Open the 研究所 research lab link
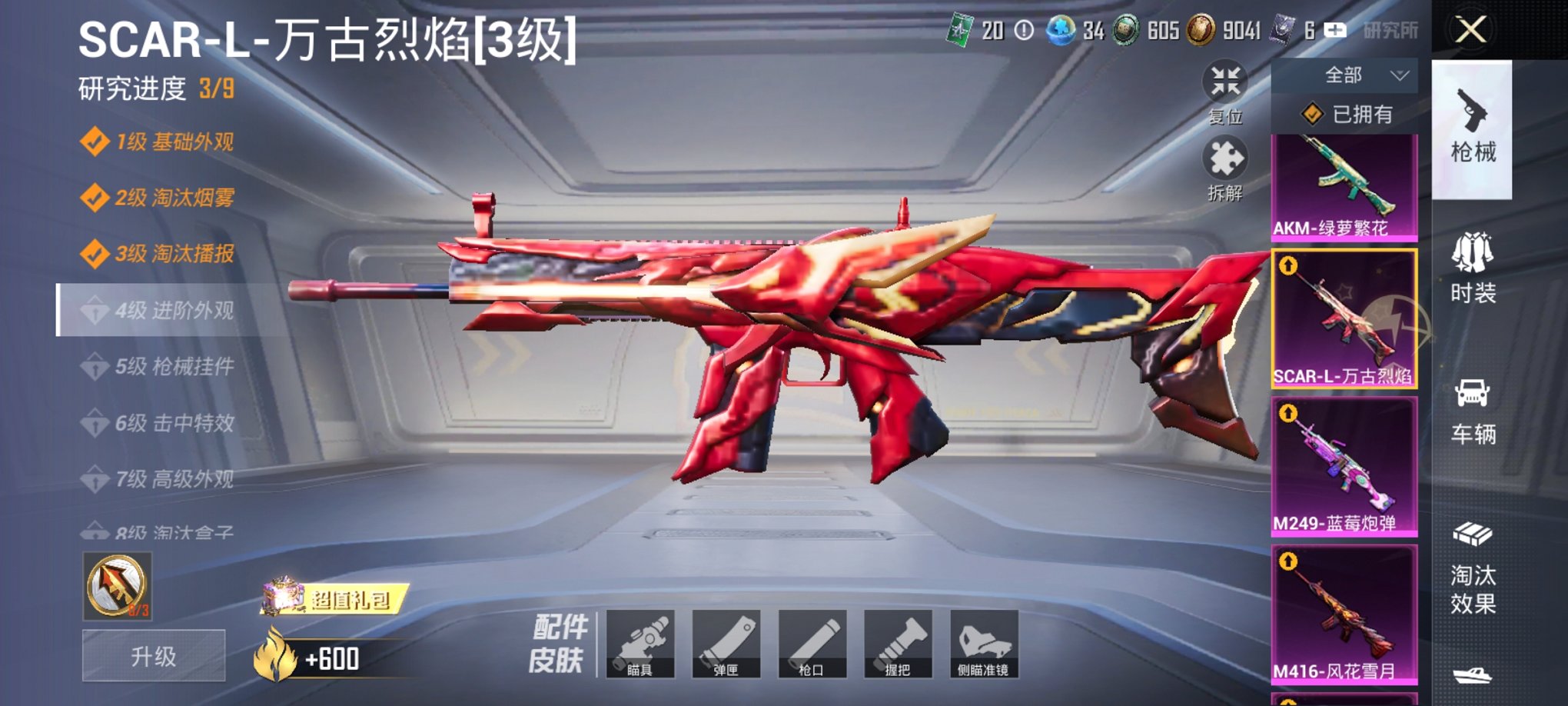The image size is (1568, 706). [1391, 31]
